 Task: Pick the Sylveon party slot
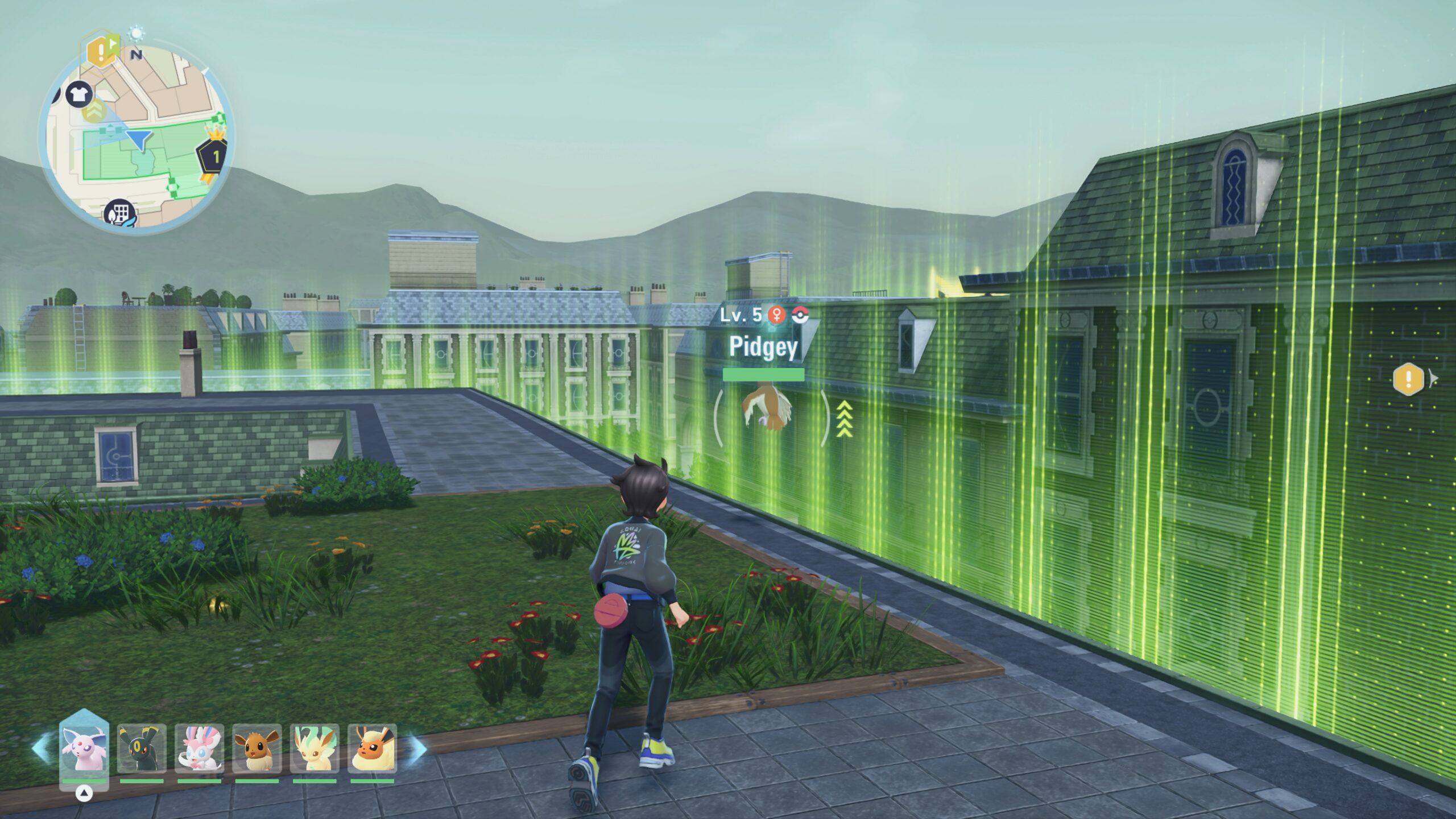(x=199, y=748)
